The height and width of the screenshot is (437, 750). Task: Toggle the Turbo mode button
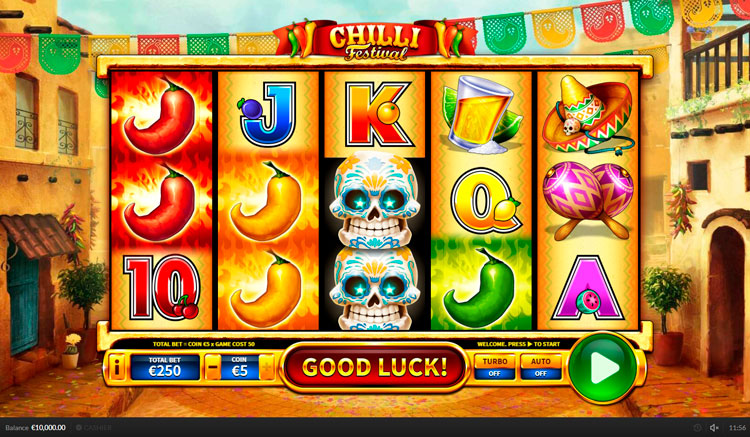pos(494,367)
